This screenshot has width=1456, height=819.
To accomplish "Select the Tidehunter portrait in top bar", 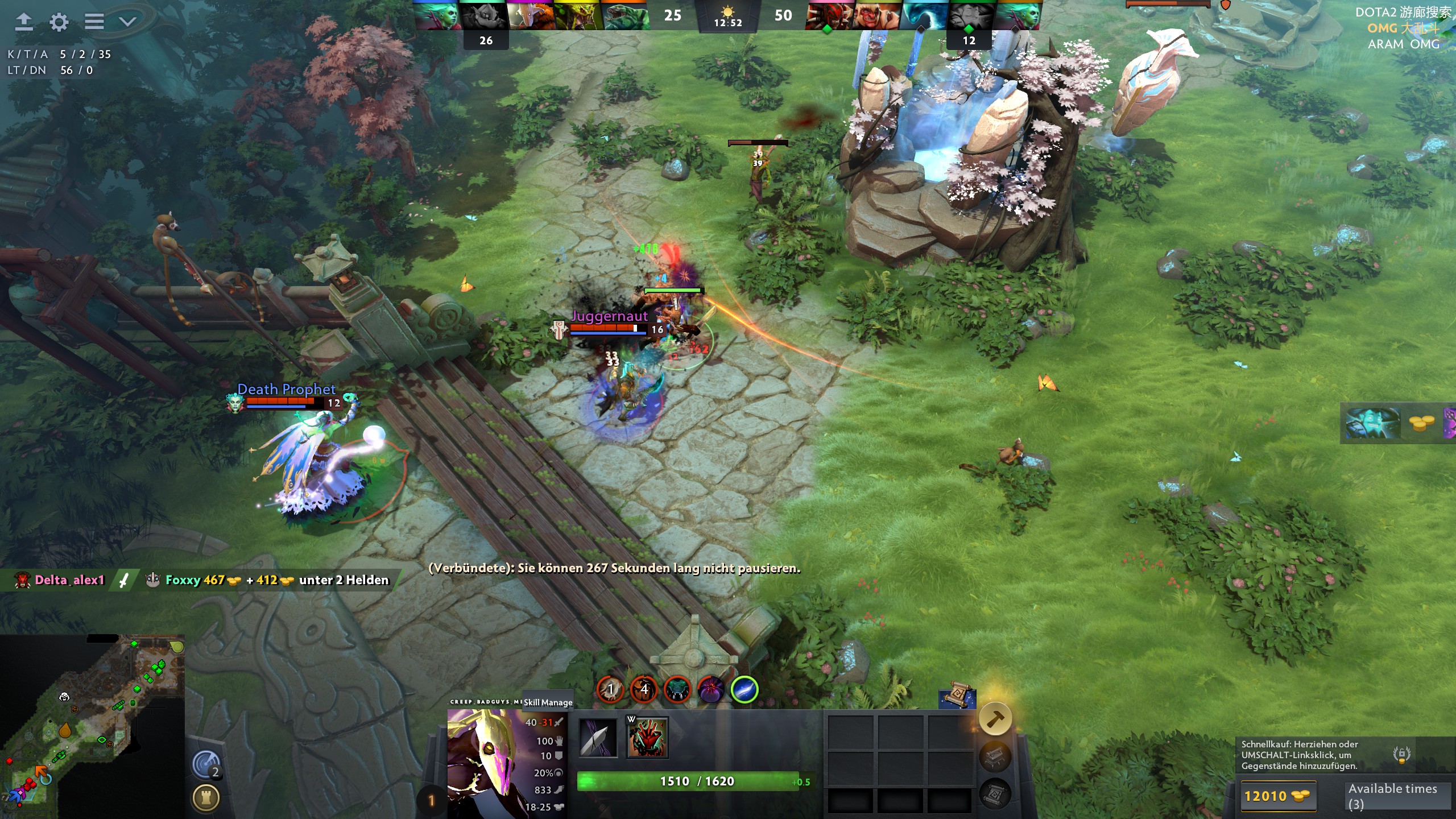I will click(x=624, y=16).
